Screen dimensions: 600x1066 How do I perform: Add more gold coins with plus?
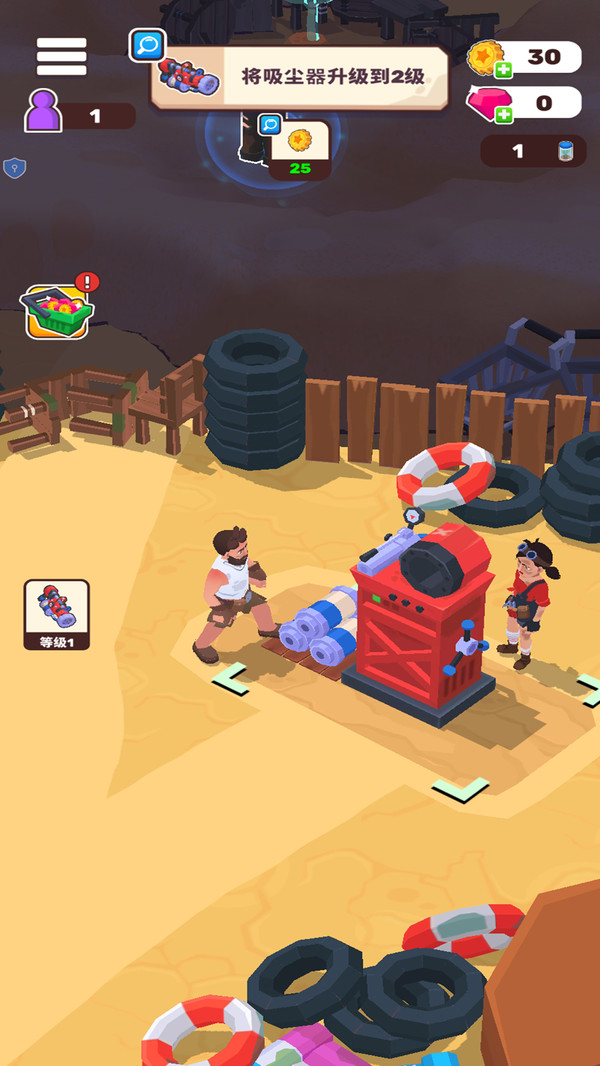click(x=502, y=70)
